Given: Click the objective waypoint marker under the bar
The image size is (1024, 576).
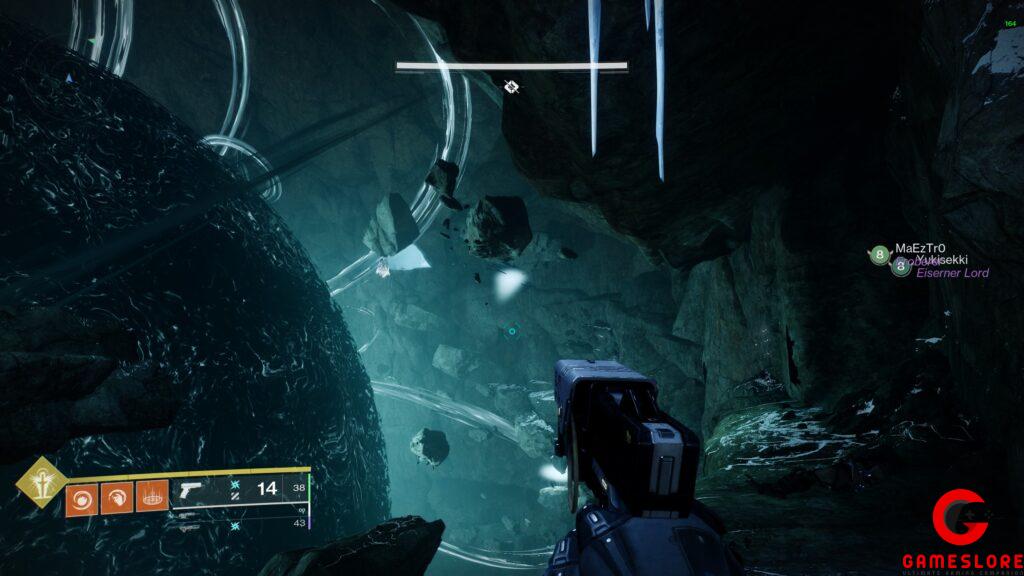Looking at the screenshot, I should pyautogui.click(x=511, y=88).
